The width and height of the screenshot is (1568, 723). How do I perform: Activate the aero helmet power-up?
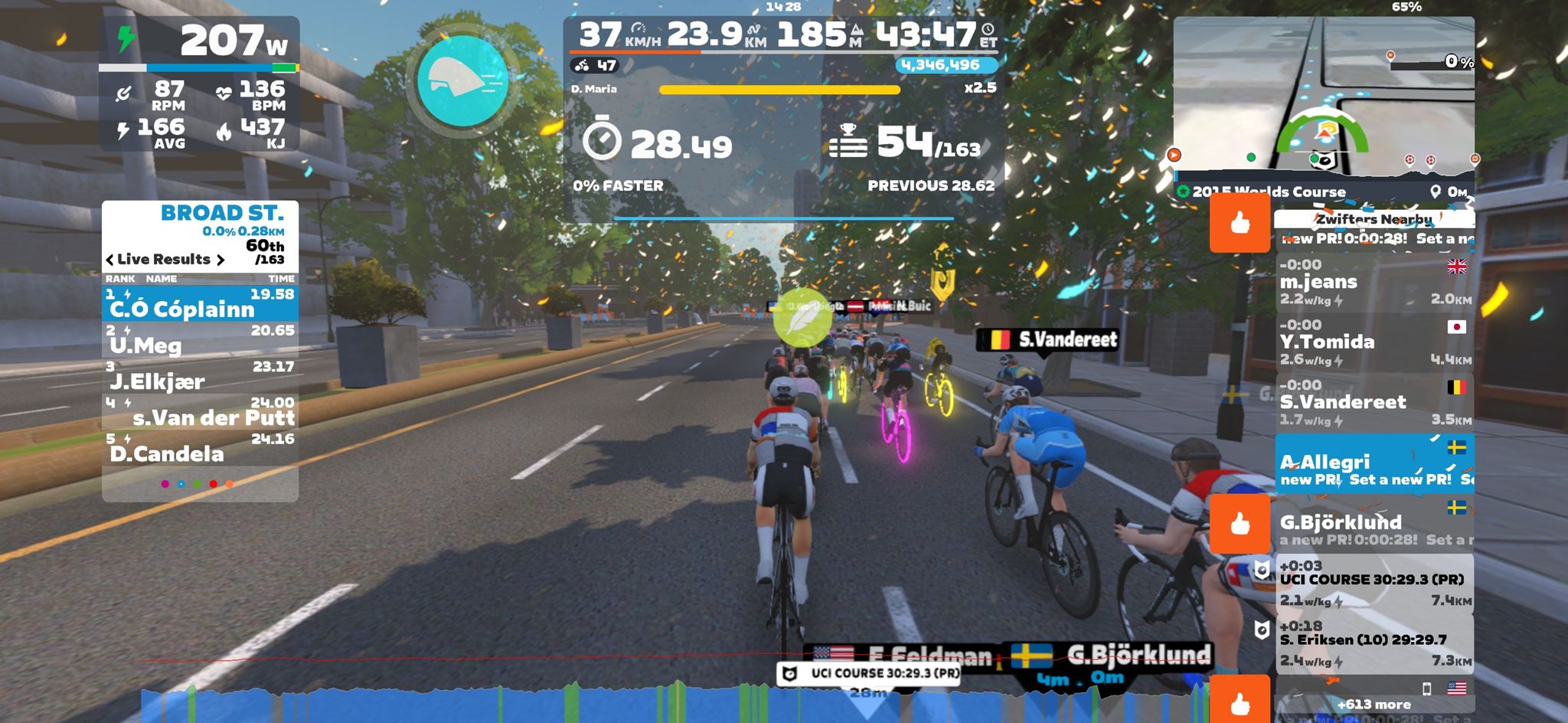(462, 81)
